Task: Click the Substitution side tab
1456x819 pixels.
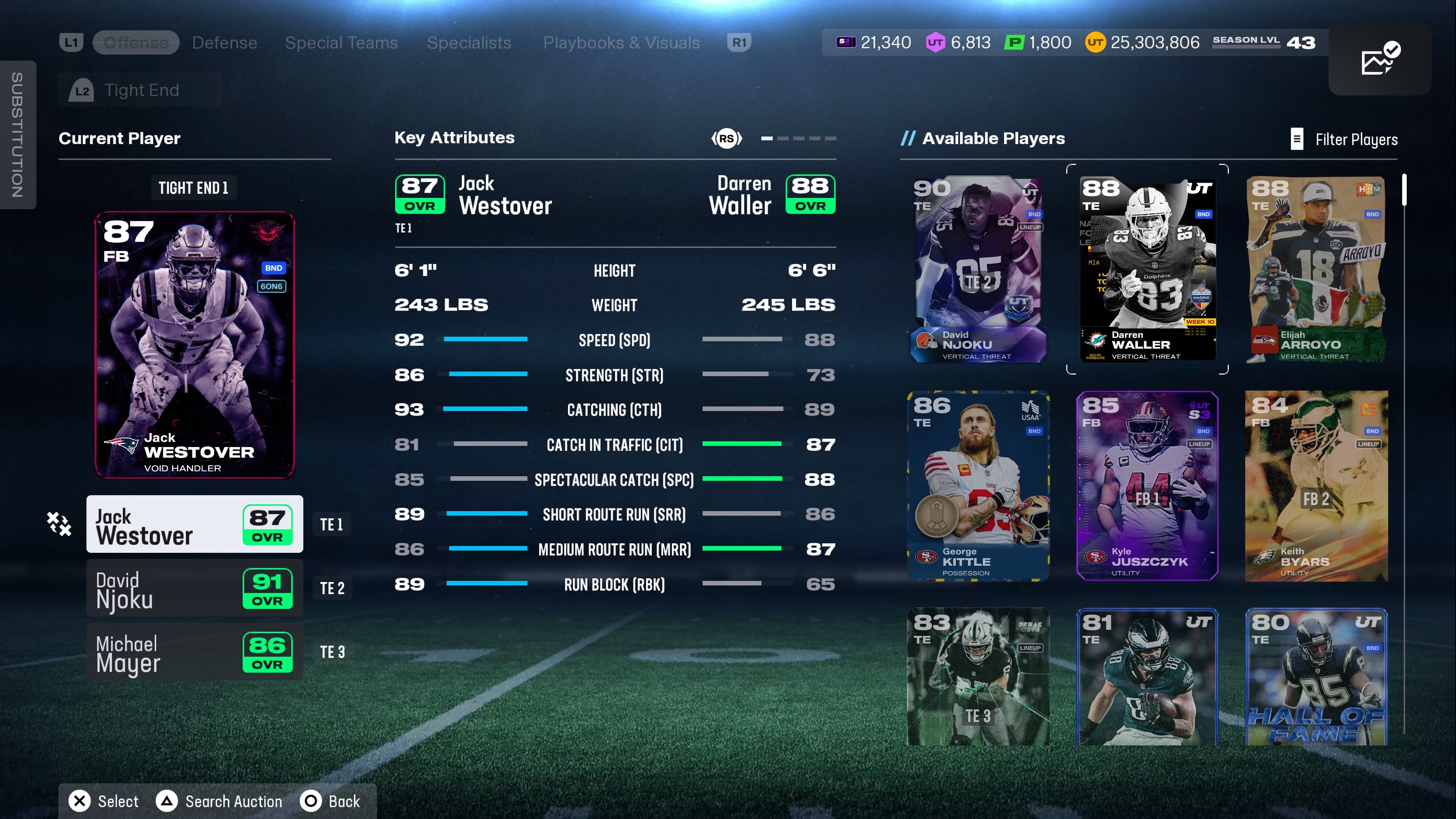Action: 17,135
